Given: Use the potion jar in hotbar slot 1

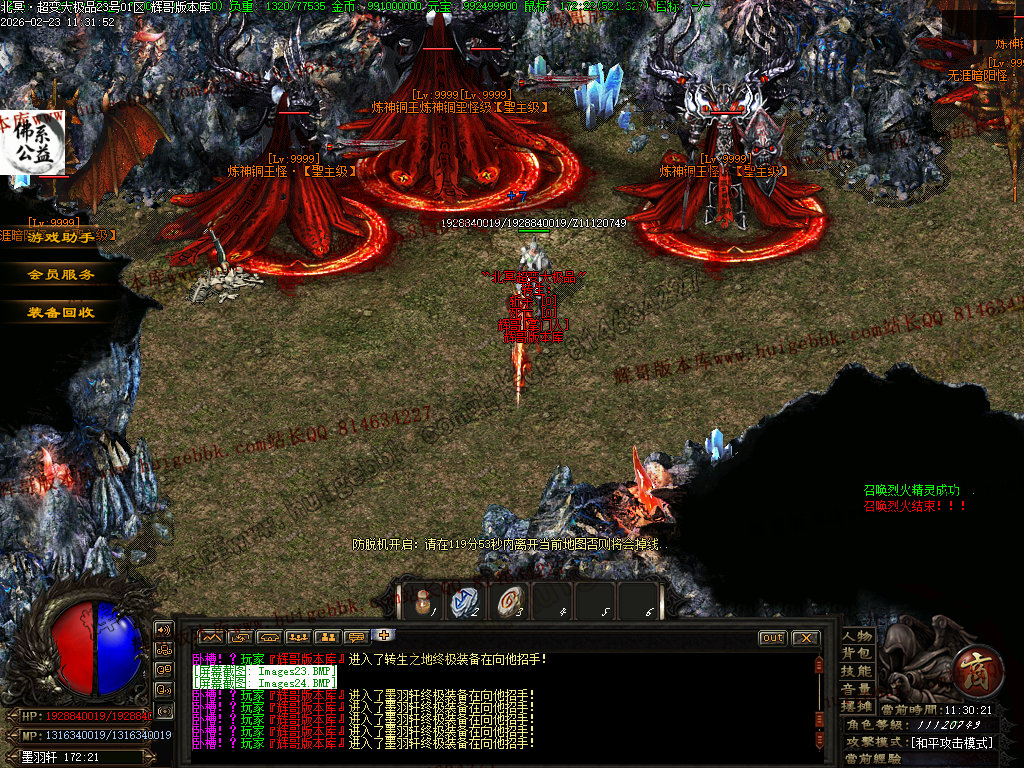Looking at the screenshot, I should [x=423, y=602].
